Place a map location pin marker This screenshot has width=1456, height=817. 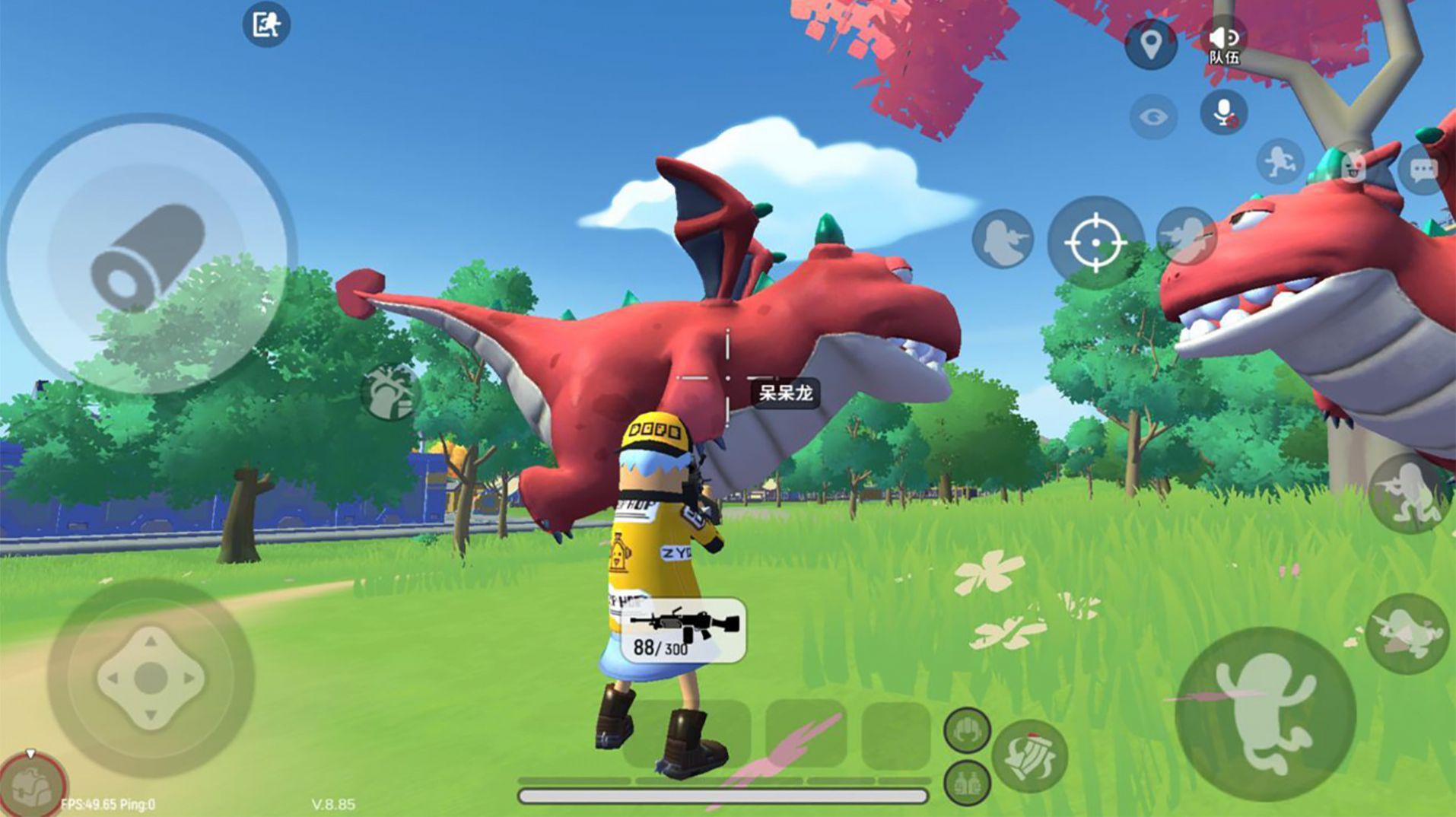pyautogui.click(x=1151, y=44)
